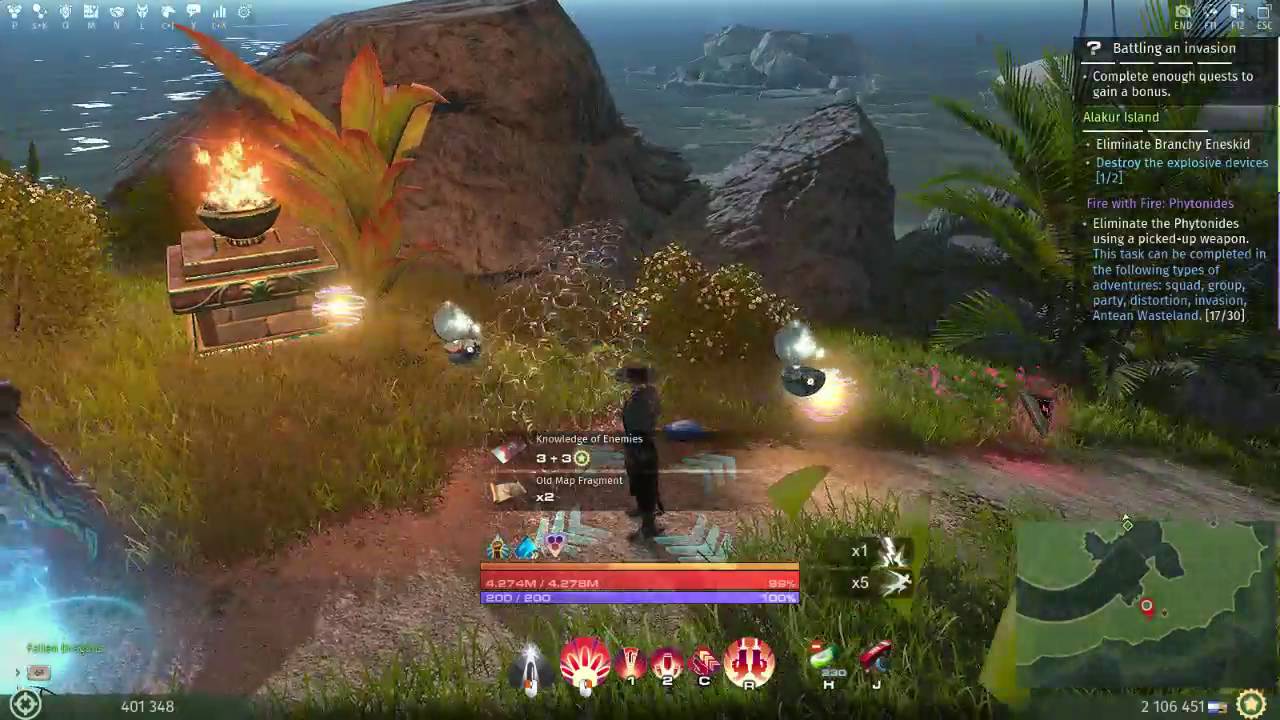Open the ESC window menu icon
This screenshot has width=1280, height=720.
1262,12
